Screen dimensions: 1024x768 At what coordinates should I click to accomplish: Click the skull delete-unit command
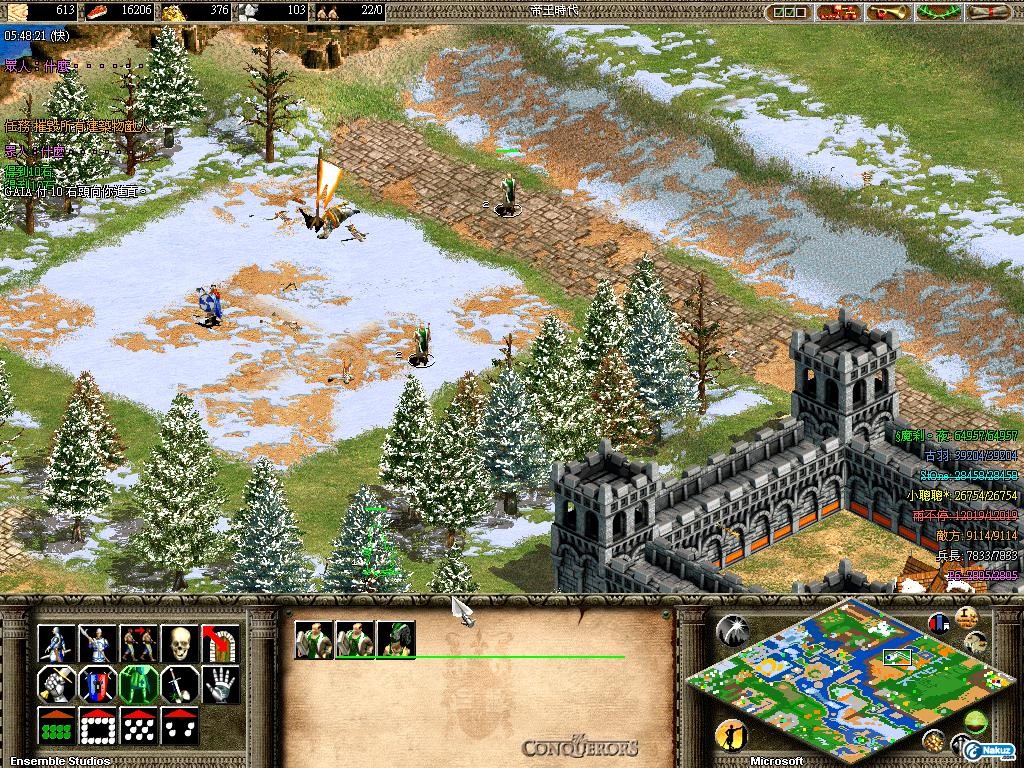tap(179, 643)
